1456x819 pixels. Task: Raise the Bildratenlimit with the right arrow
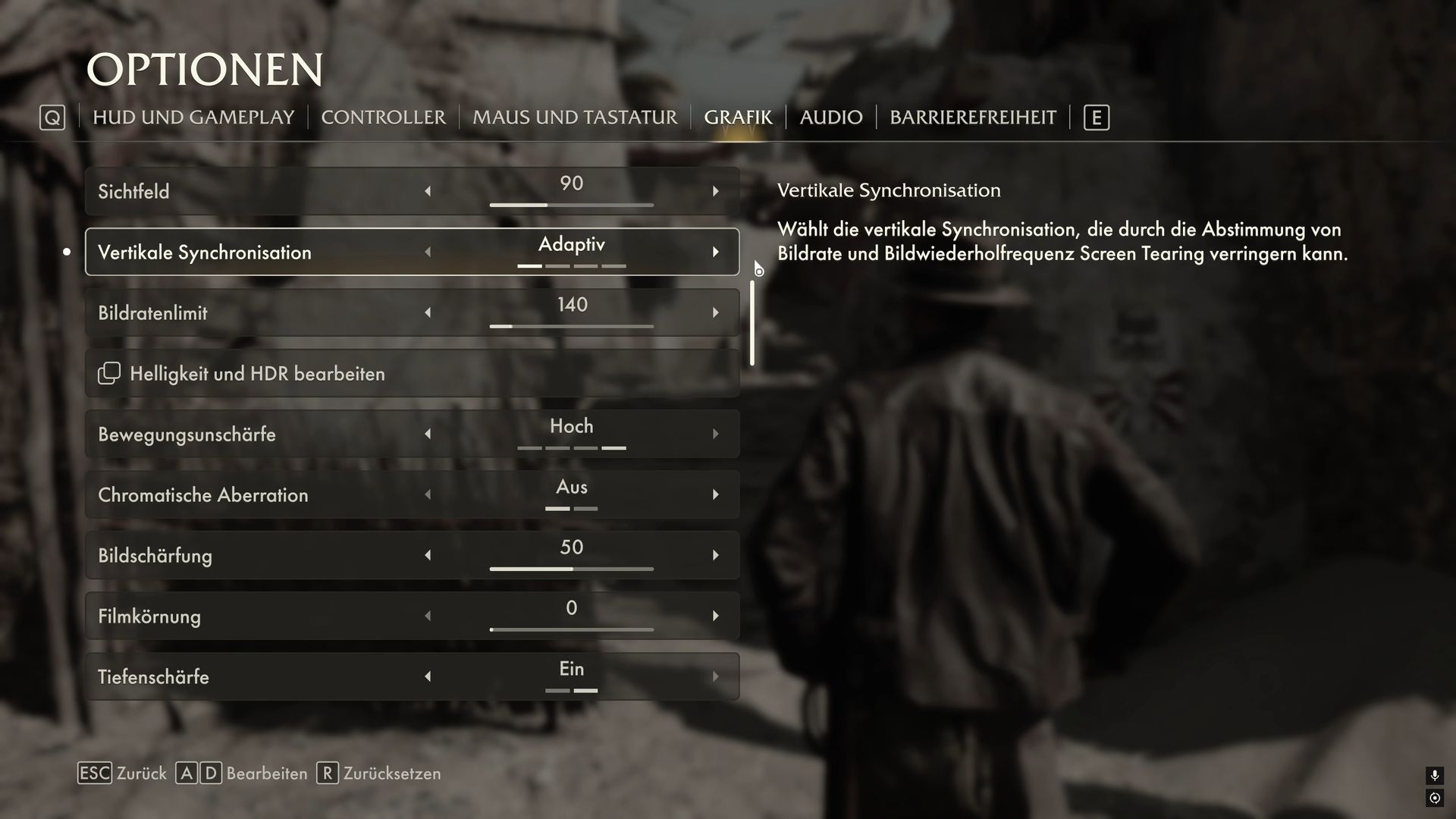tap(715, 312)
